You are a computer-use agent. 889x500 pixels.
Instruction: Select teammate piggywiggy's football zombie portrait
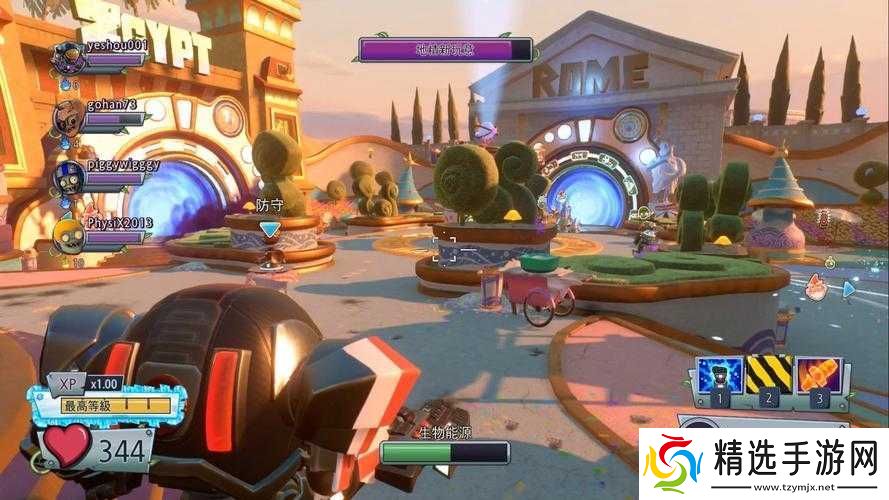(x=68, y=174)
